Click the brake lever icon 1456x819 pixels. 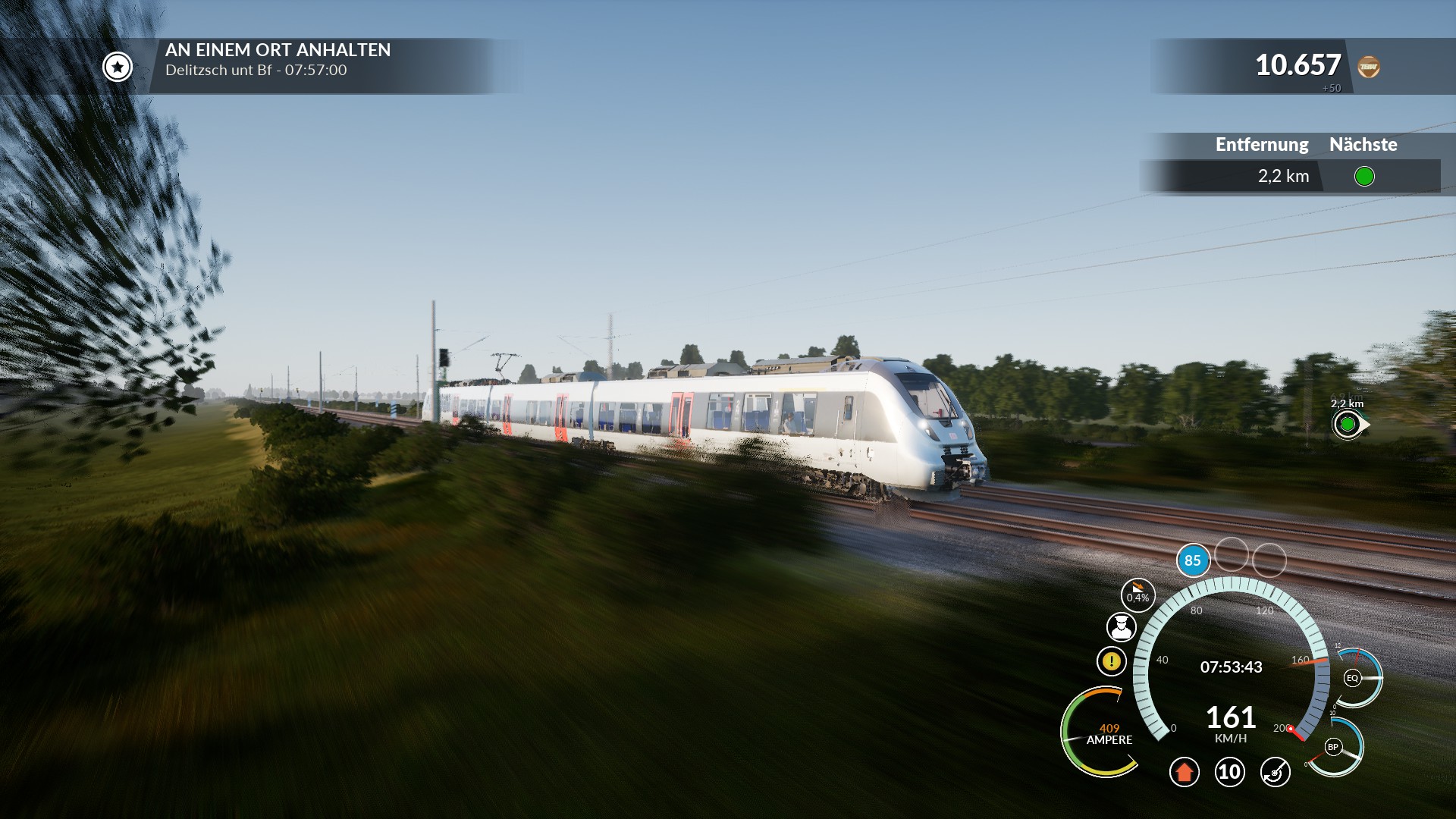(1275, 772)
